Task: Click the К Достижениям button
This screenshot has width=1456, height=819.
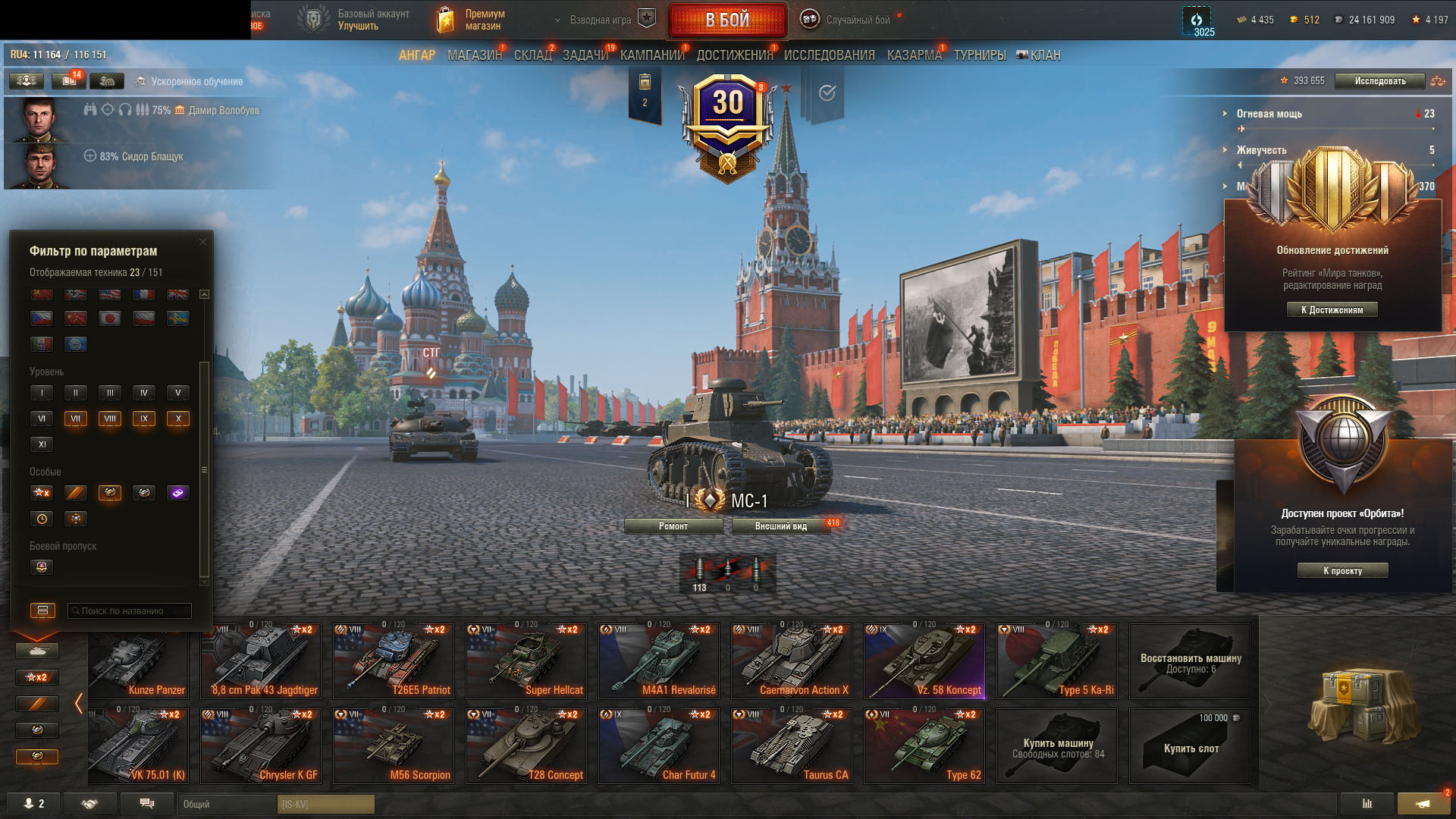Action: click(1332, 309)
